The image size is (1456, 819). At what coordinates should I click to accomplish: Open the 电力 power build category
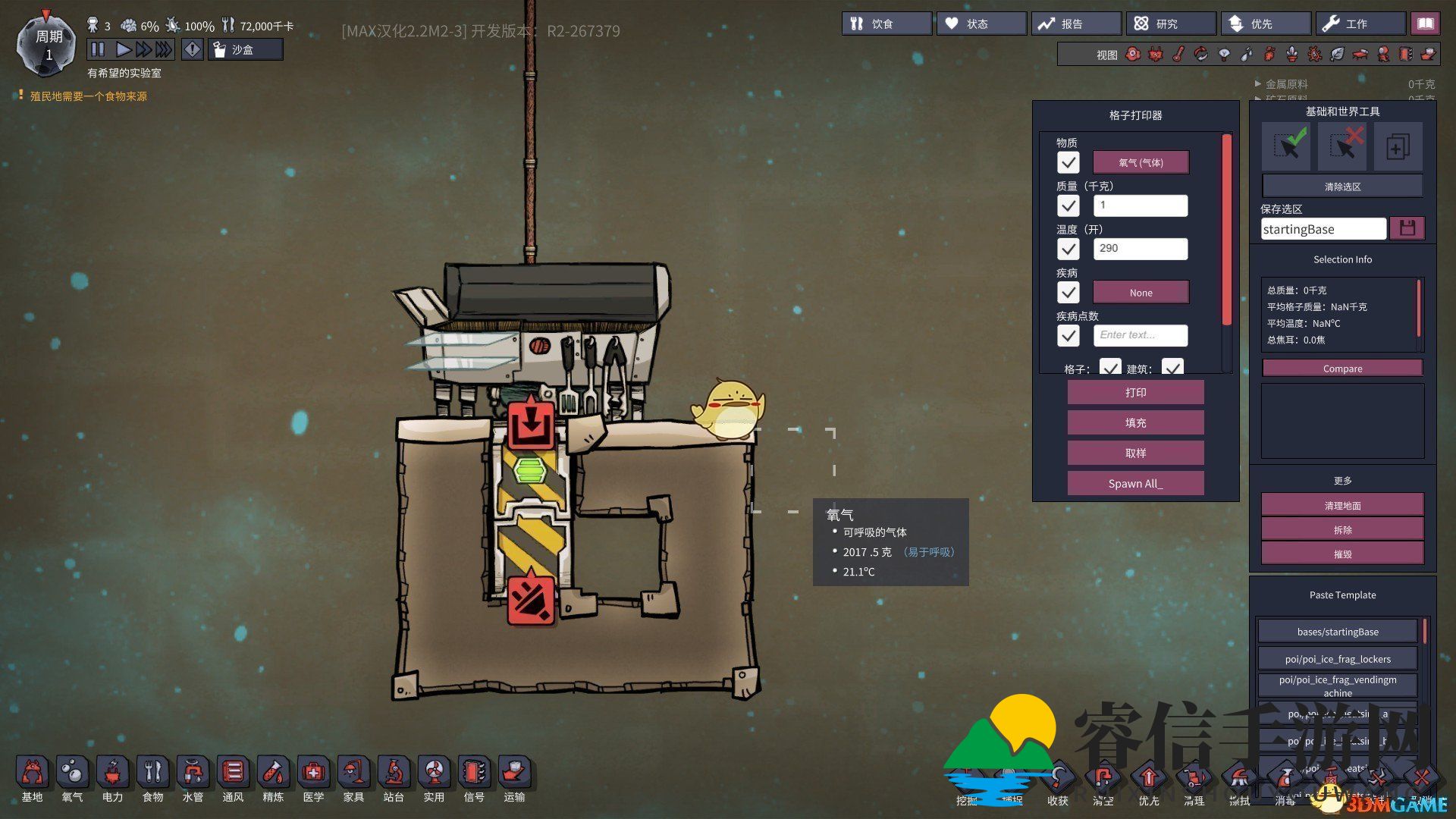coord(112,779)
